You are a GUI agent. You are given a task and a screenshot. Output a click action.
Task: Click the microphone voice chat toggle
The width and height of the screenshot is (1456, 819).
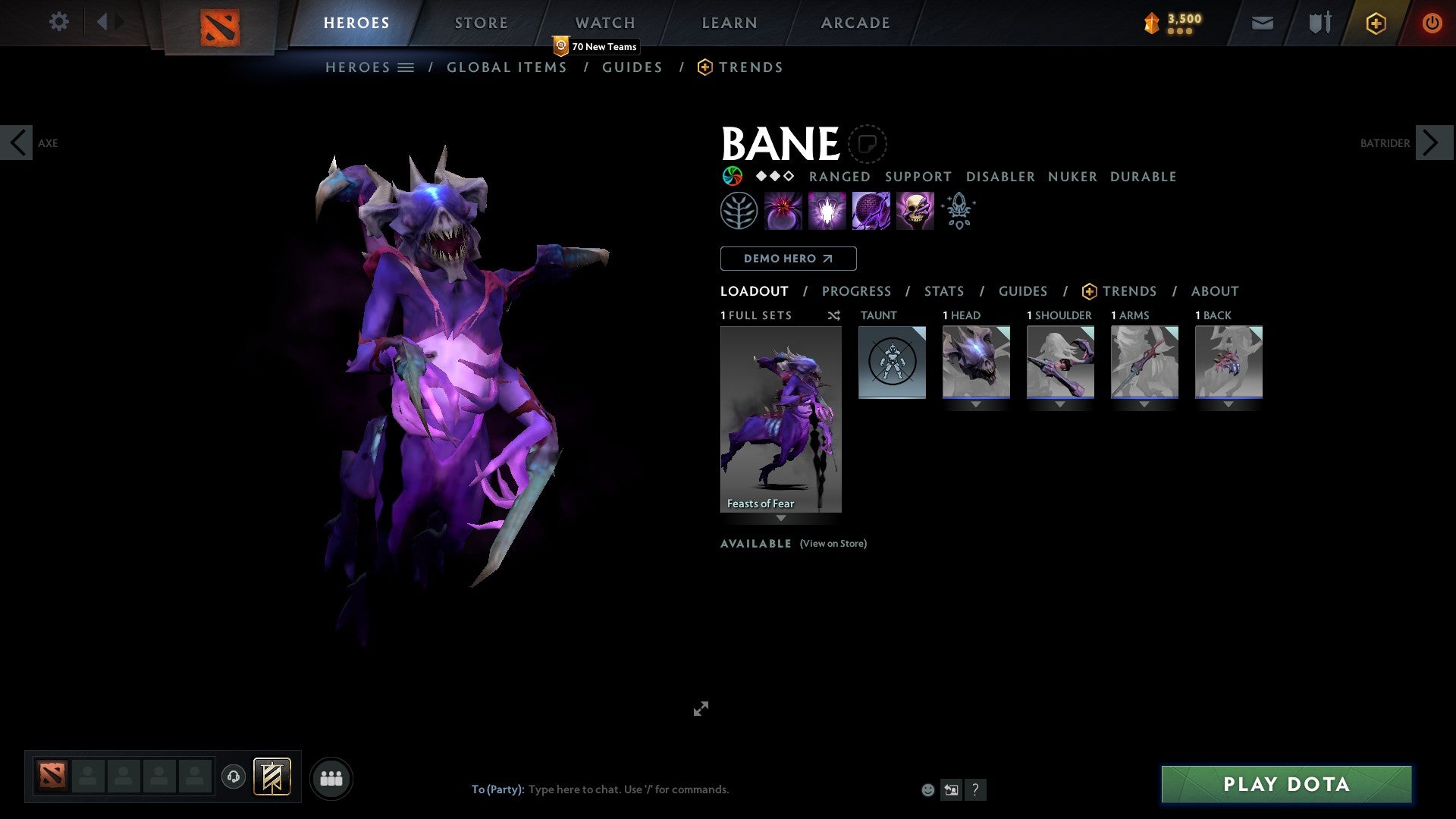(x=234, y=777)
